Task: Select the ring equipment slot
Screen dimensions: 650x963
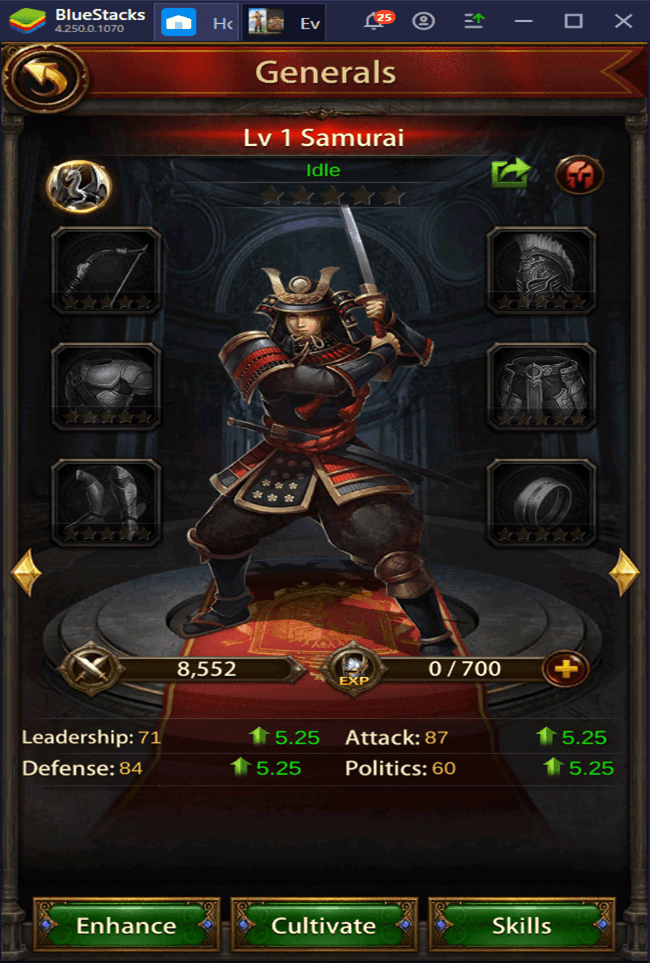Action: pos(541,502)
